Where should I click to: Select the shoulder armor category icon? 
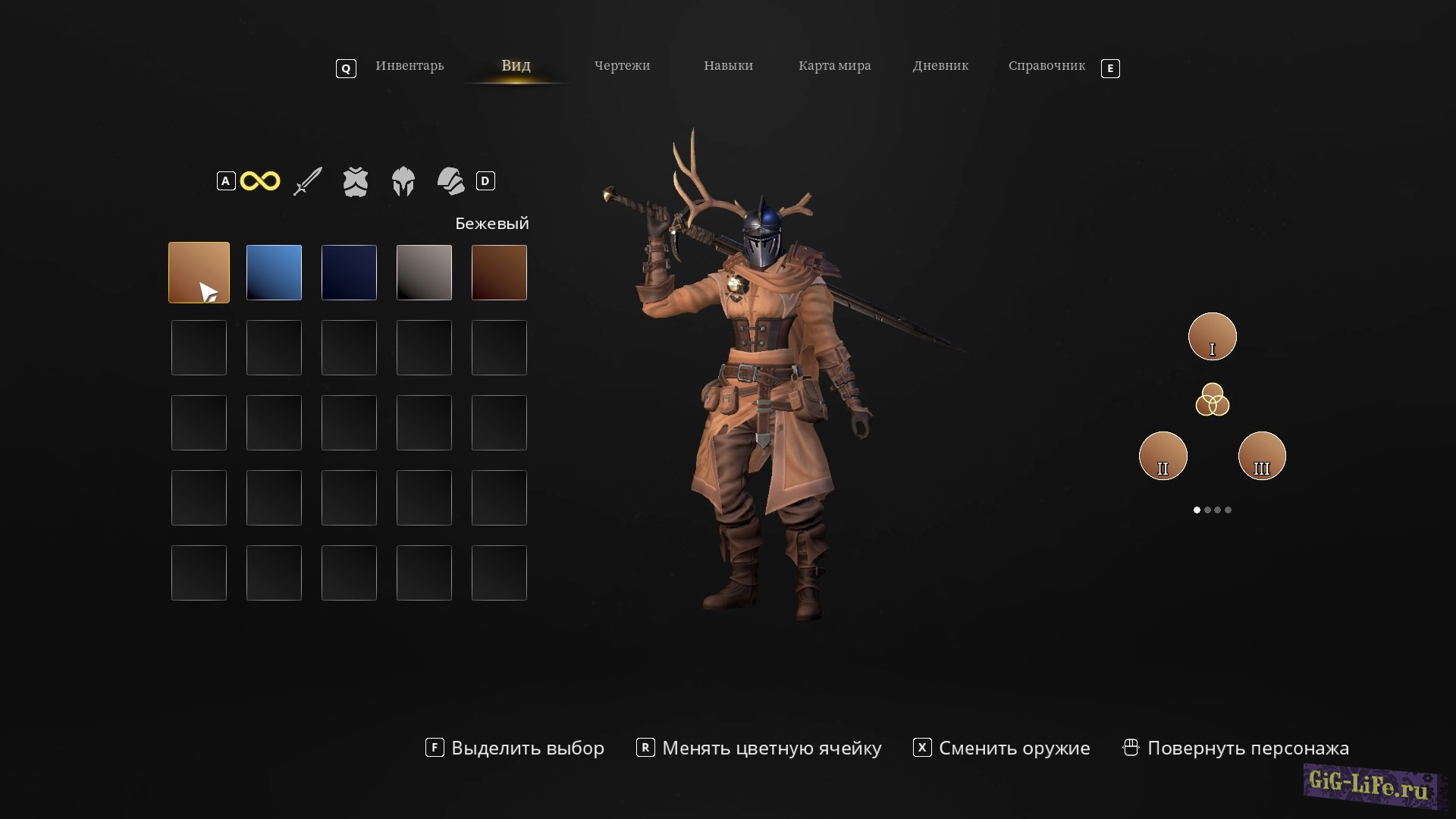[x=451, y=181]
